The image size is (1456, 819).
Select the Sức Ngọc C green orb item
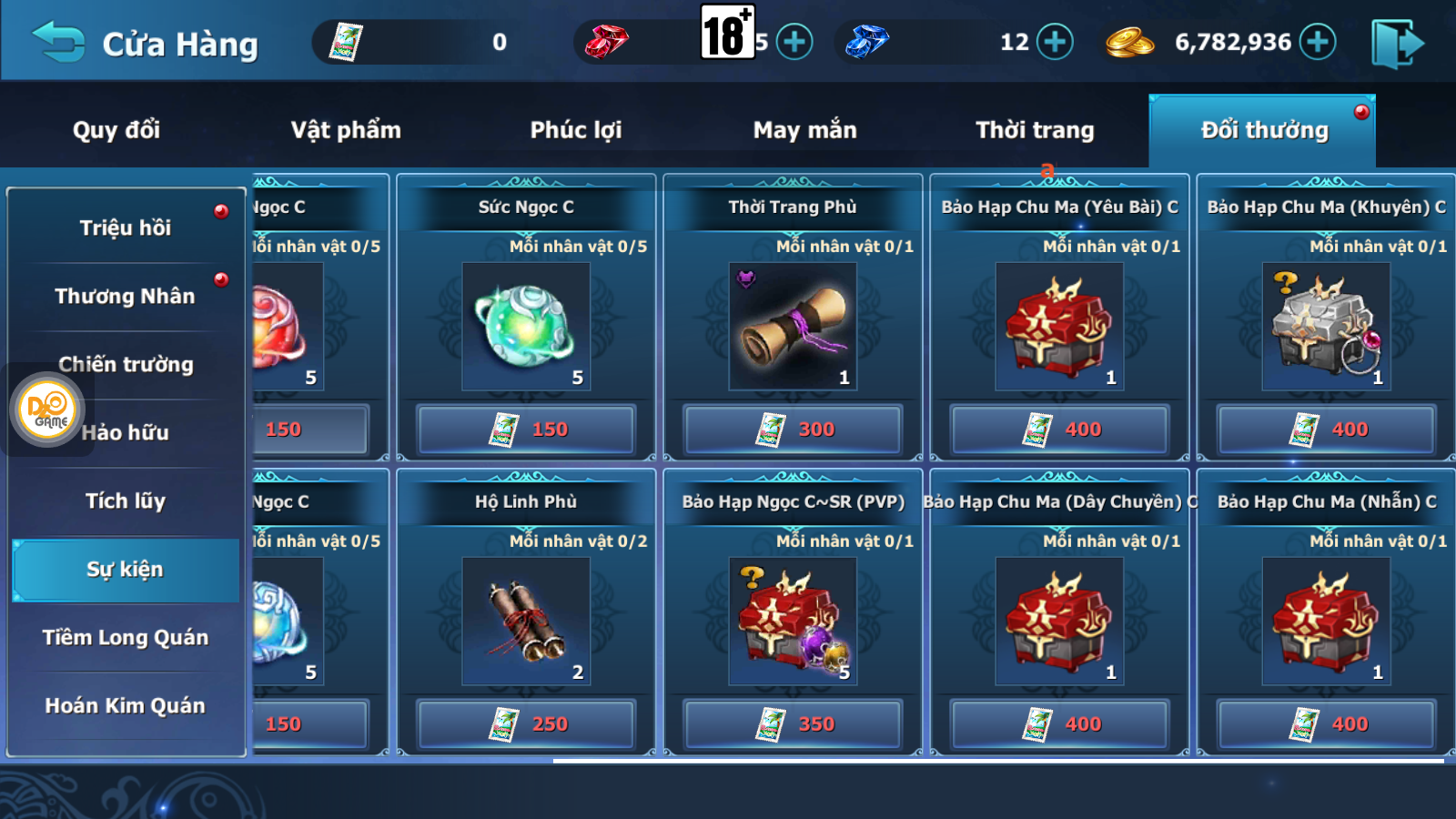tap(526, 326)
